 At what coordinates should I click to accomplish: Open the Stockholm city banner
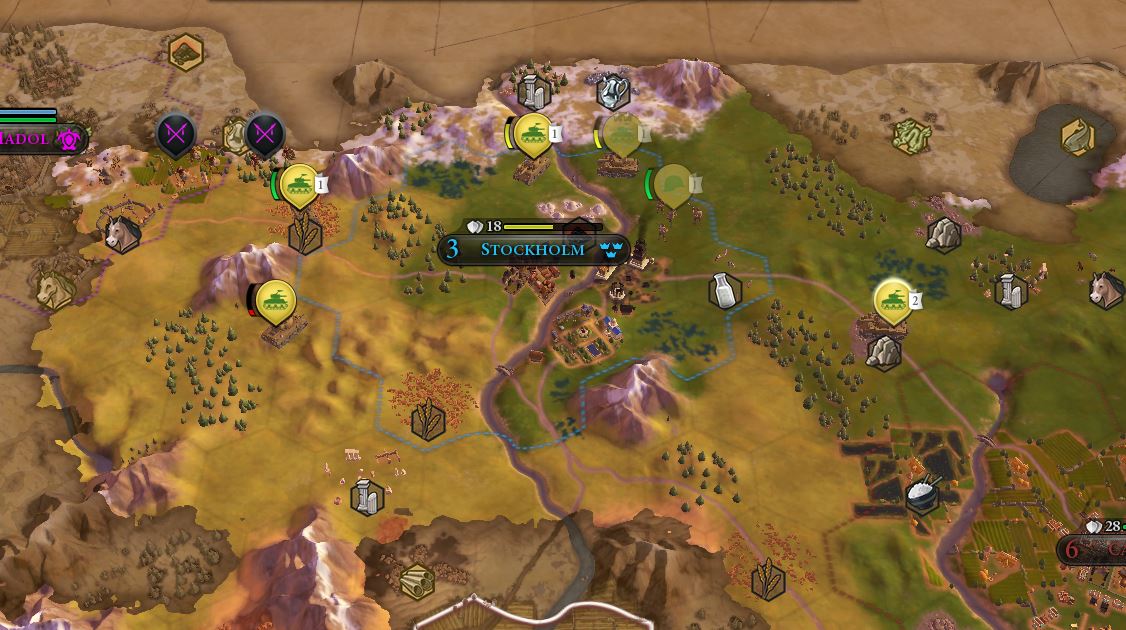532,249
